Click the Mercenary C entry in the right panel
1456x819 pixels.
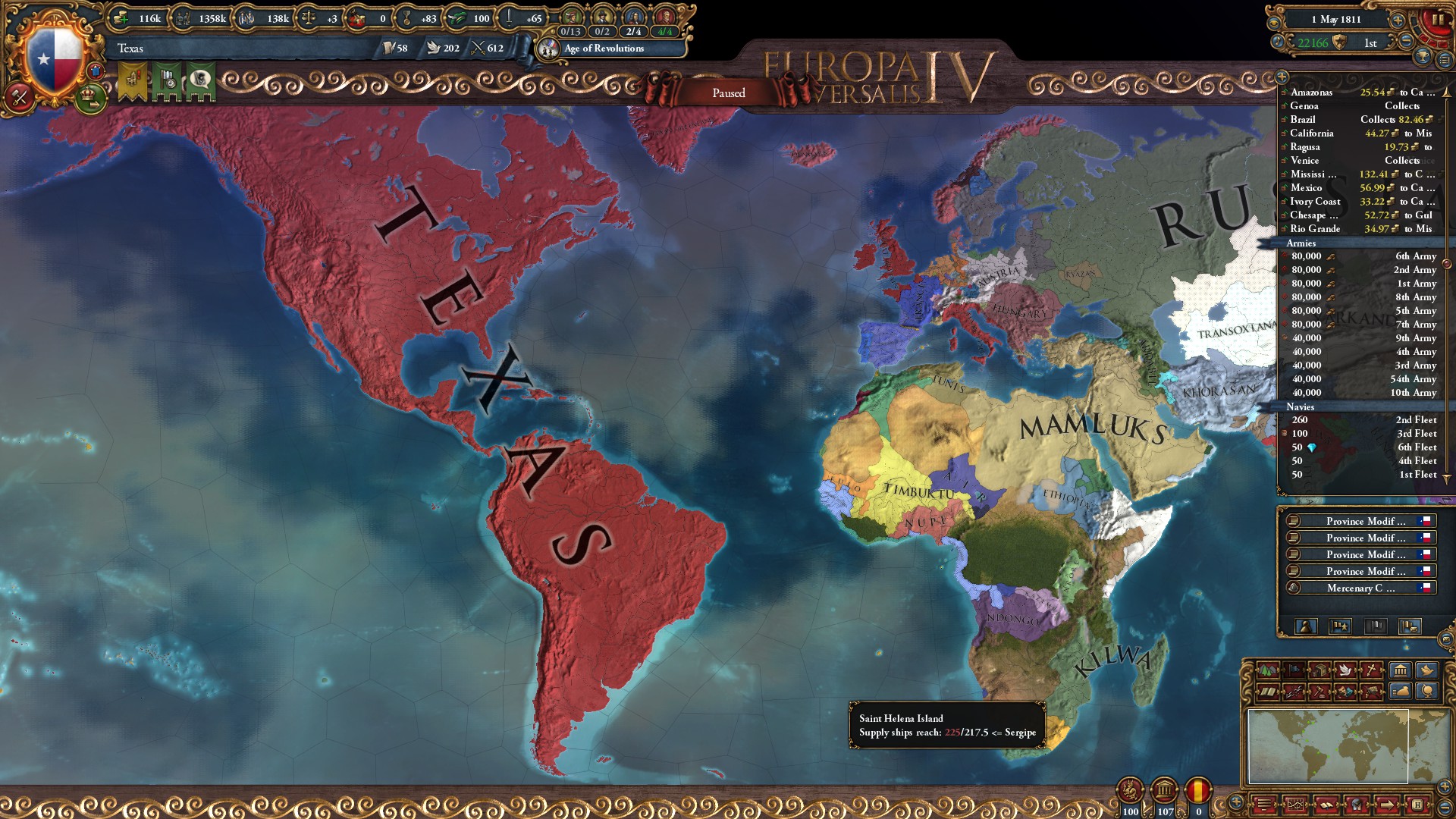(1361, 588)
